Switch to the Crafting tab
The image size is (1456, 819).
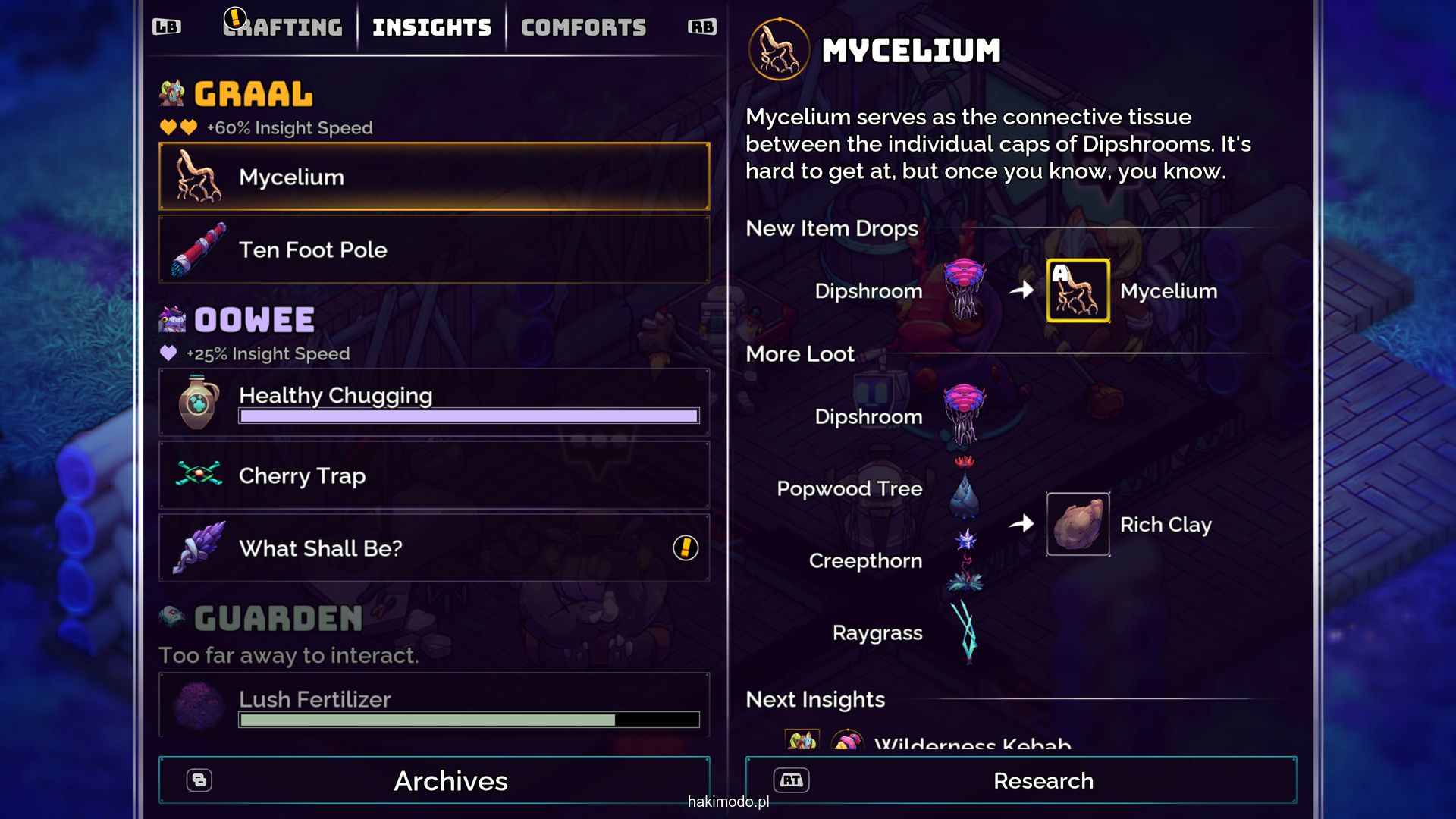pos(283,27)
